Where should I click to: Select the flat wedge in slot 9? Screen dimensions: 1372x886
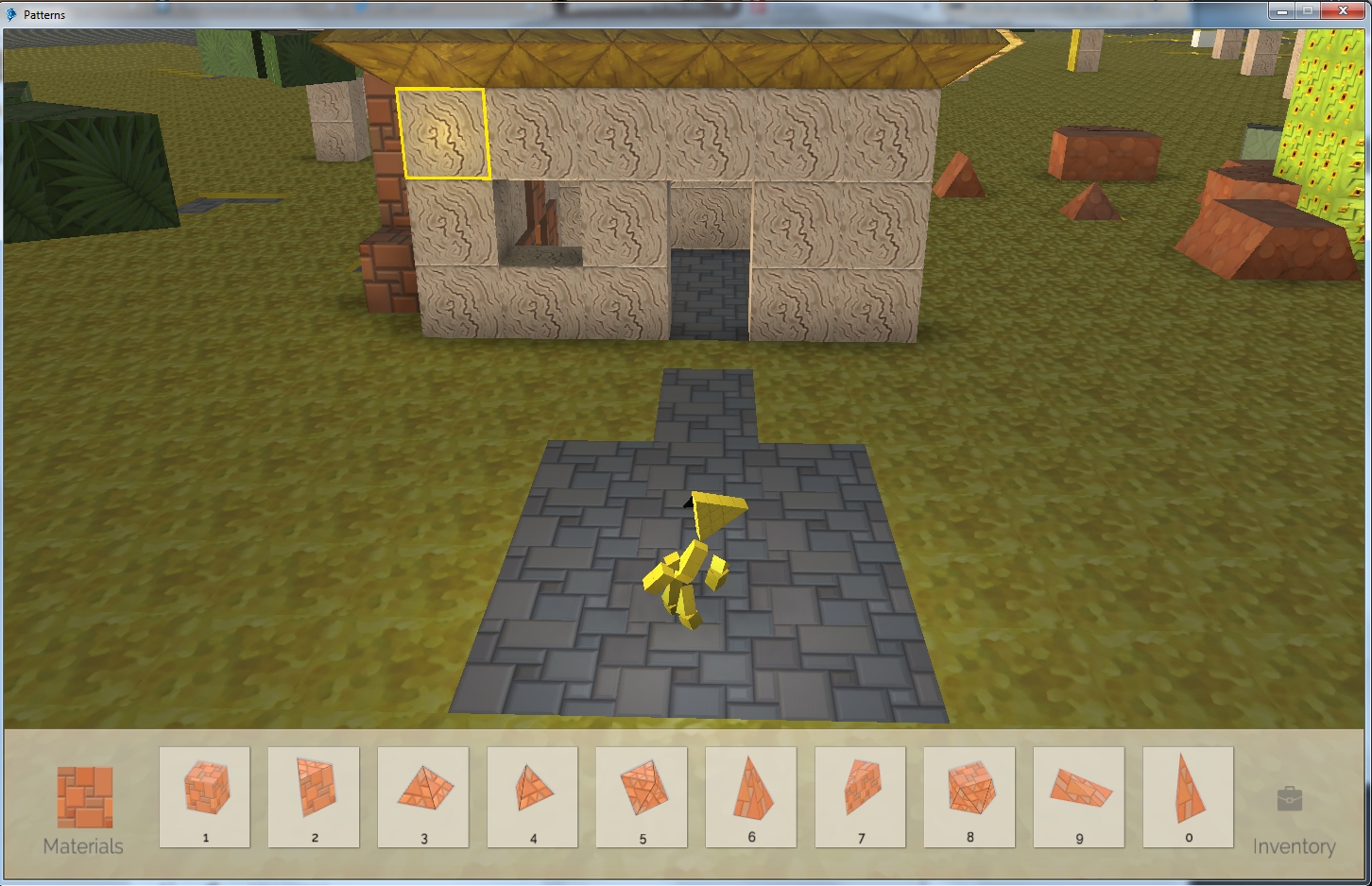click(x=1079, y=796)
